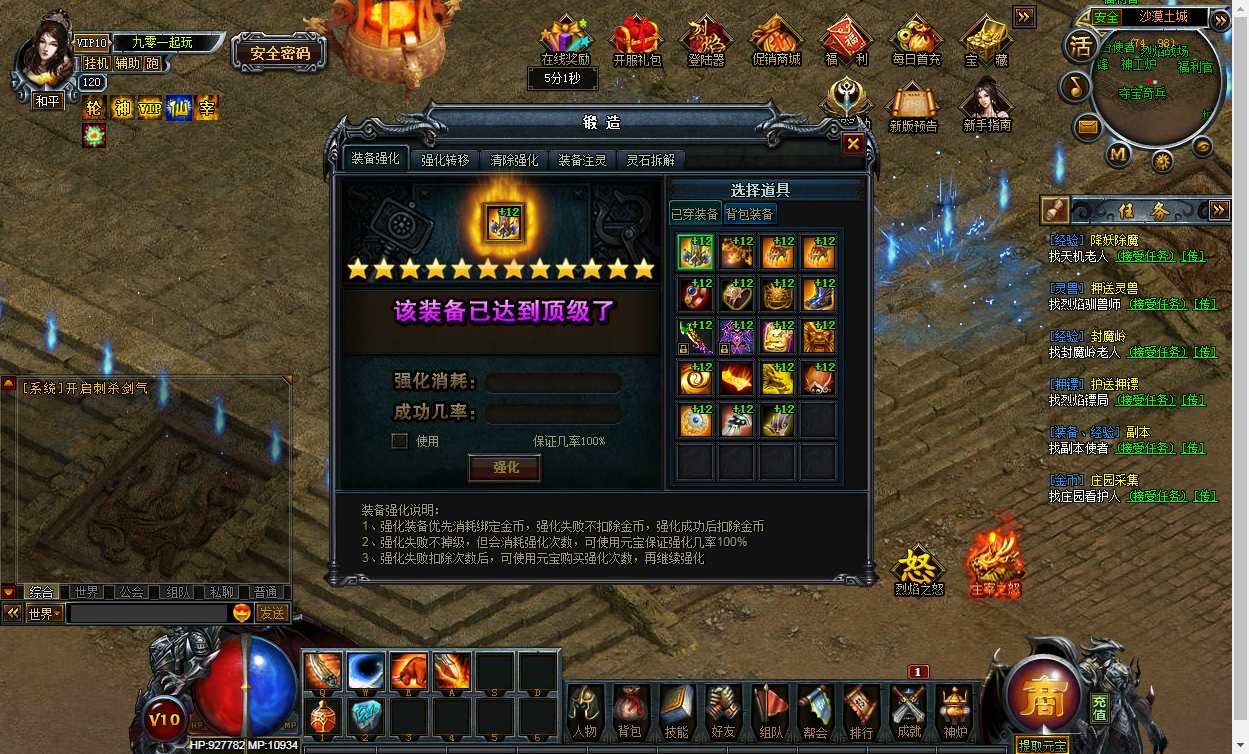
Task: Open the 安全密码 security password button
Action: click(x=280, y=53)
